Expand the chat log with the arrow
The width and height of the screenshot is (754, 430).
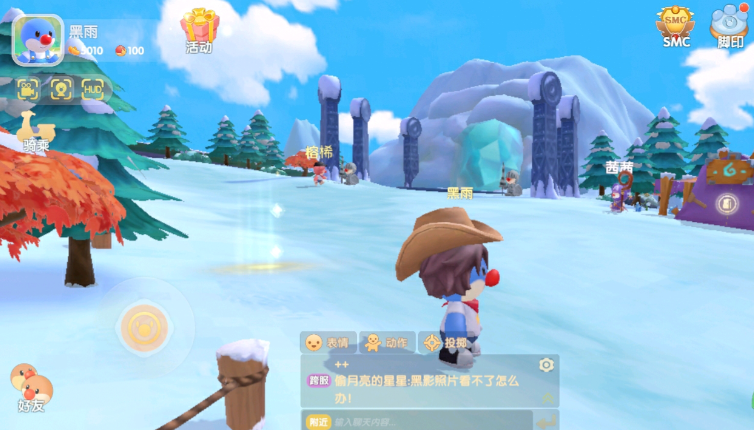point(548,398)
